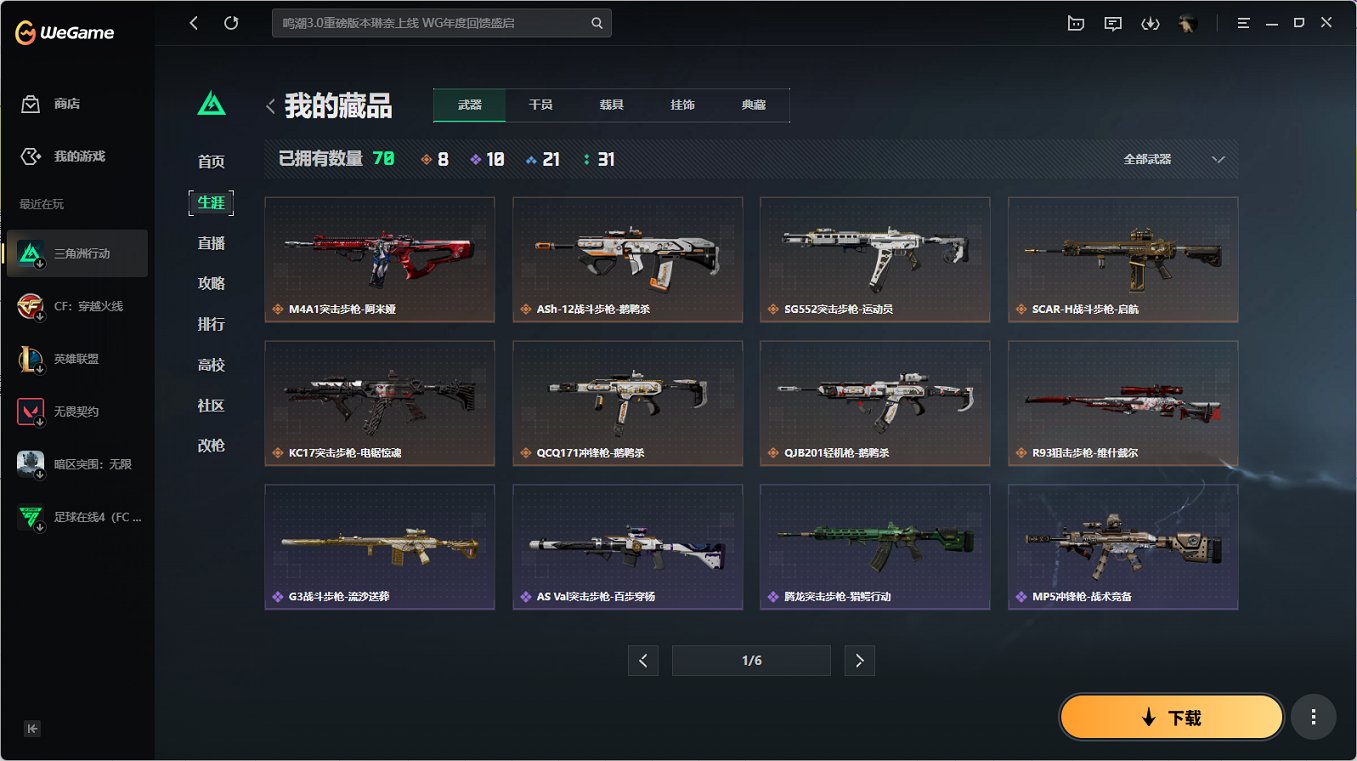Screen dimensions: 1357x761
Task: Open 我的游戏 in the sidebar
Action: pos(76,156)
